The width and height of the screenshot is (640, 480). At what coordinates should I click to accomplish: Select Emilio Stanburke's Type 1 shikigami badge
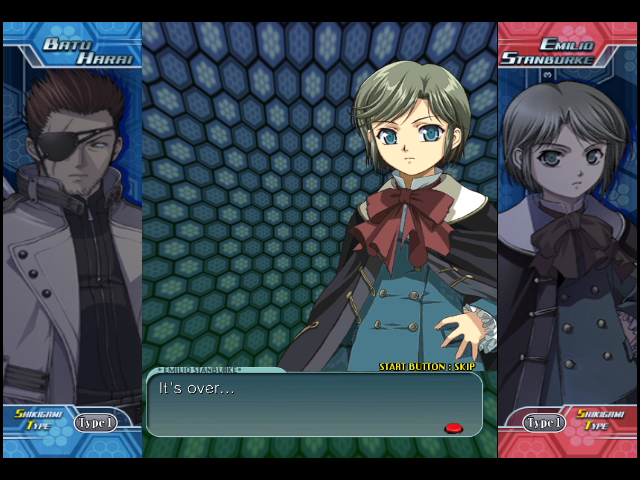click(x=545, y=423)
